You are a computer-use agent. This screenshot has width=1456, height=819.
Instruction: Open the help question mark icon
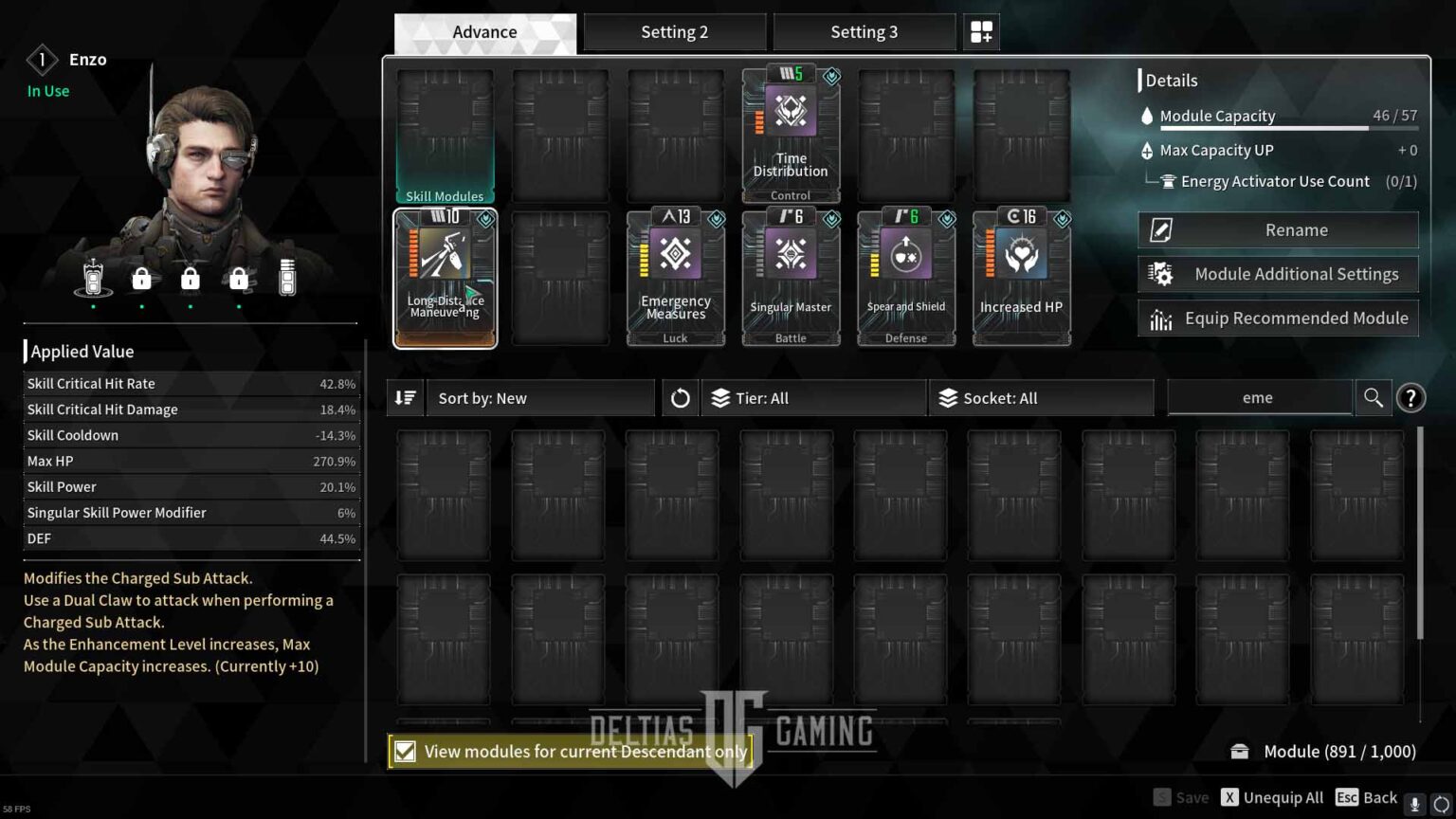tap(1410, 397)
